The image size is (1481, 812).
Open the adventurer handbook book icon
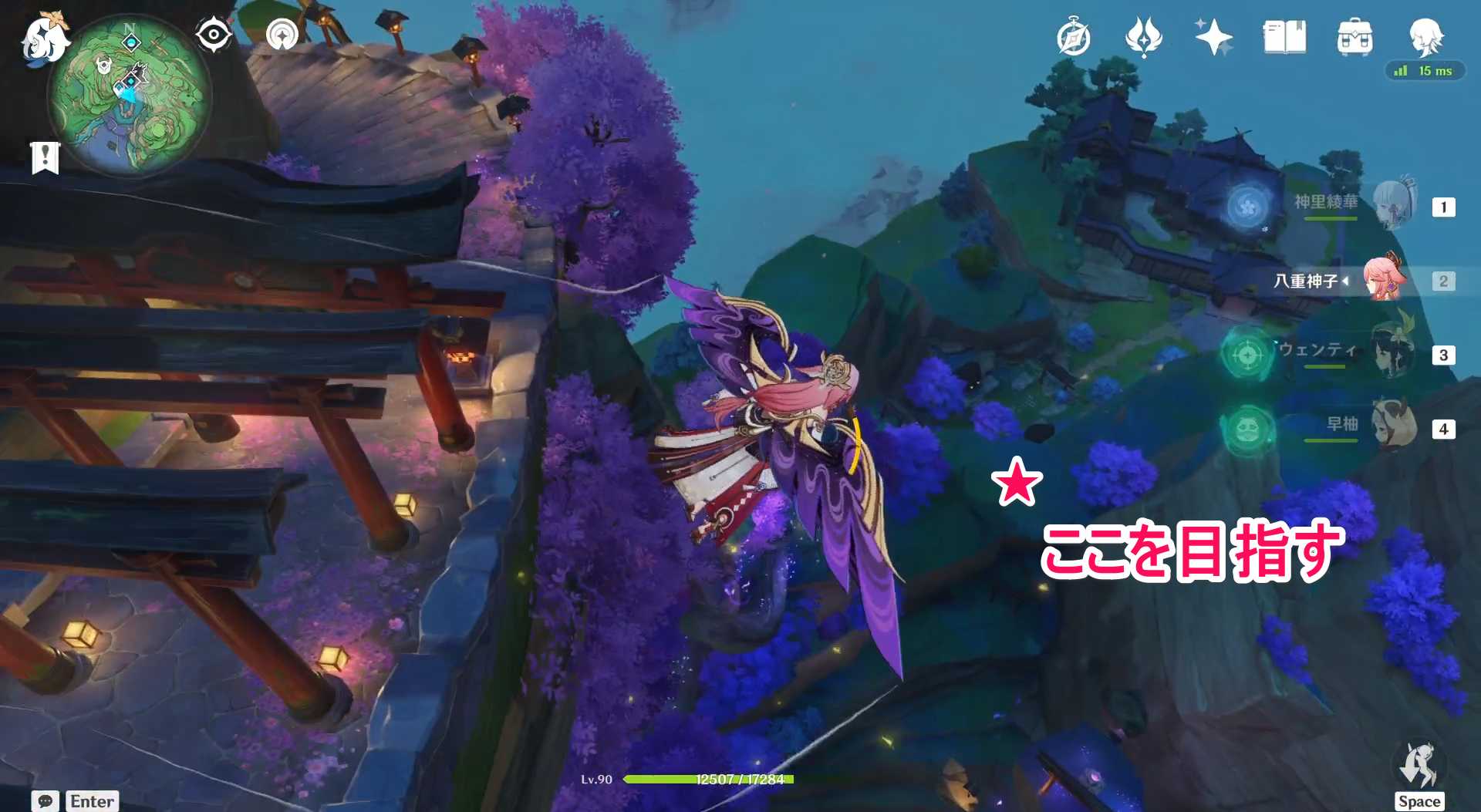(1284, 37)
